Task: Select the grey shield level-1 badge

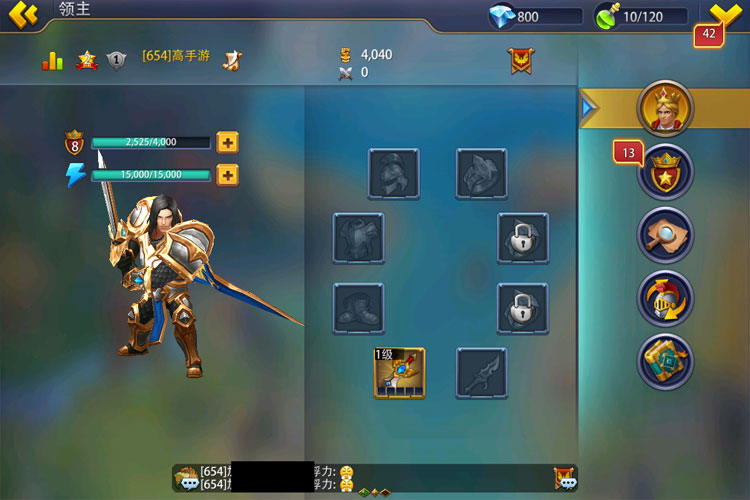Action: click(116, 61)
